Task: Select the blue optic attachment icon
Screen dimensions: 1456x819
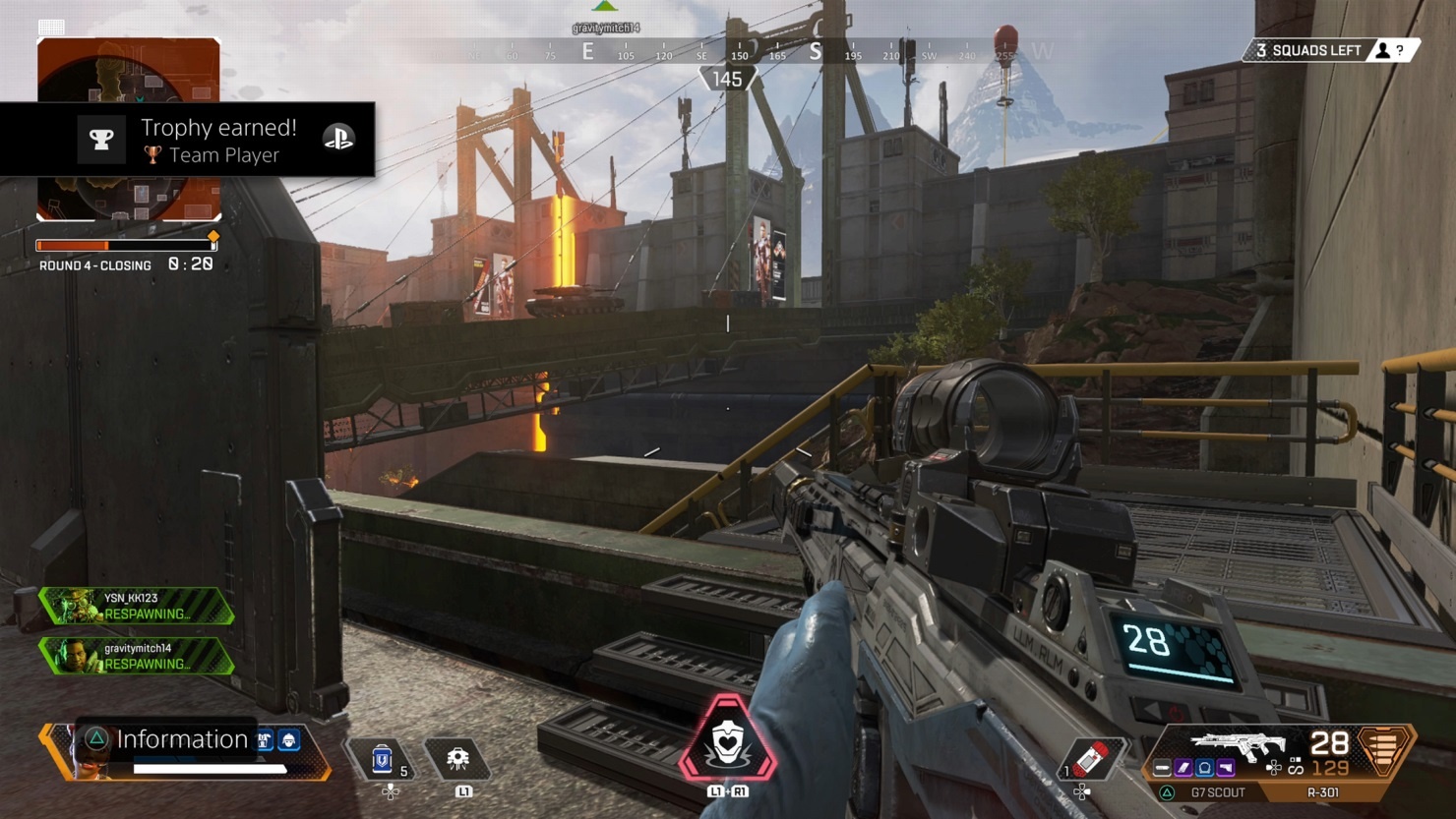Action: coord(1204,768)
